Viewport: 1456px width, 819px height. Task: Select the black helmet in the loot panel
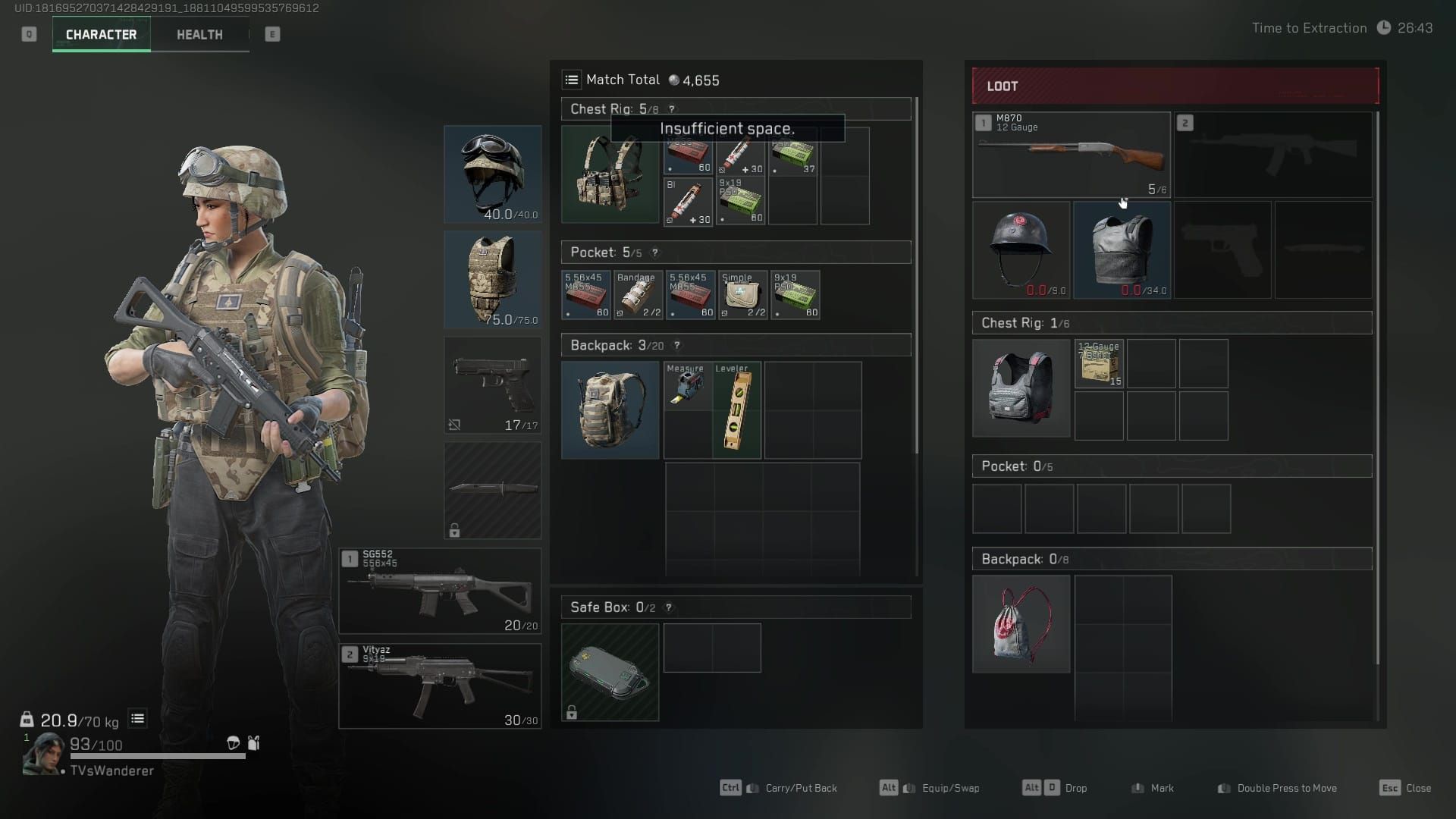1021,250
